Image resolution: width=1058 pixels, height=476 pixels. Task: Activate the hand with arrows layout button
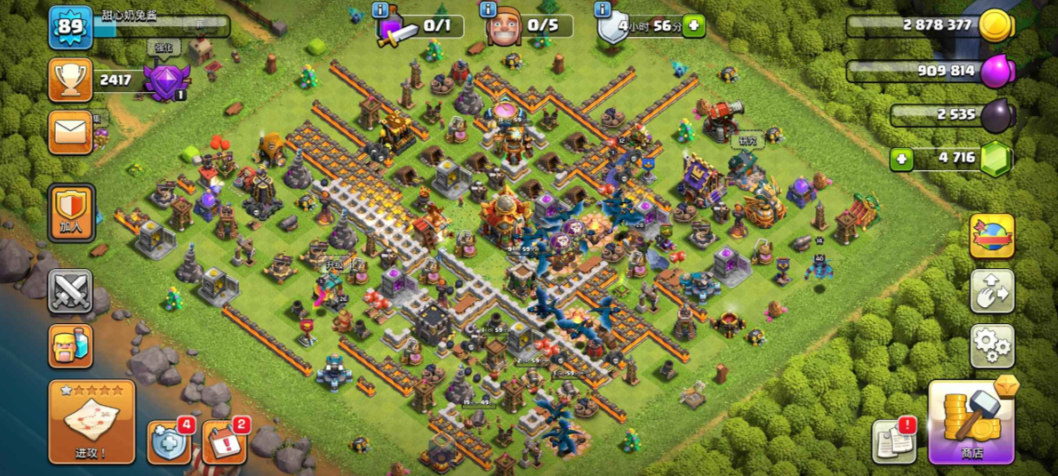click(991, 290)
